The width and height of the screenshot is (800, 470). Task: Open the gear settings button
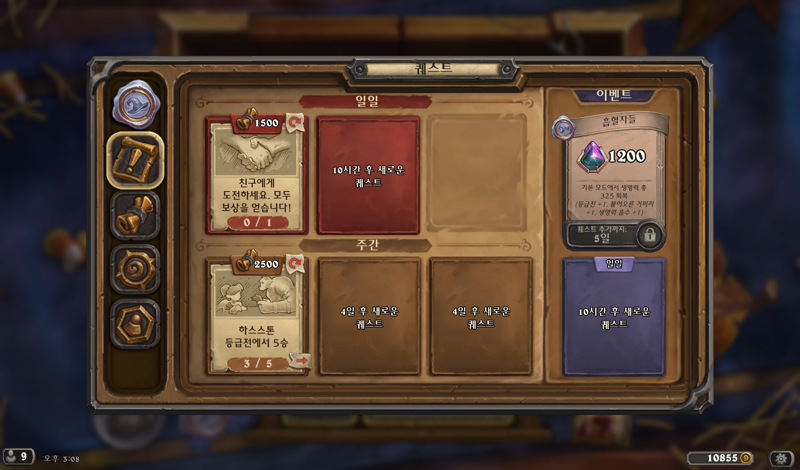point(782,458)
